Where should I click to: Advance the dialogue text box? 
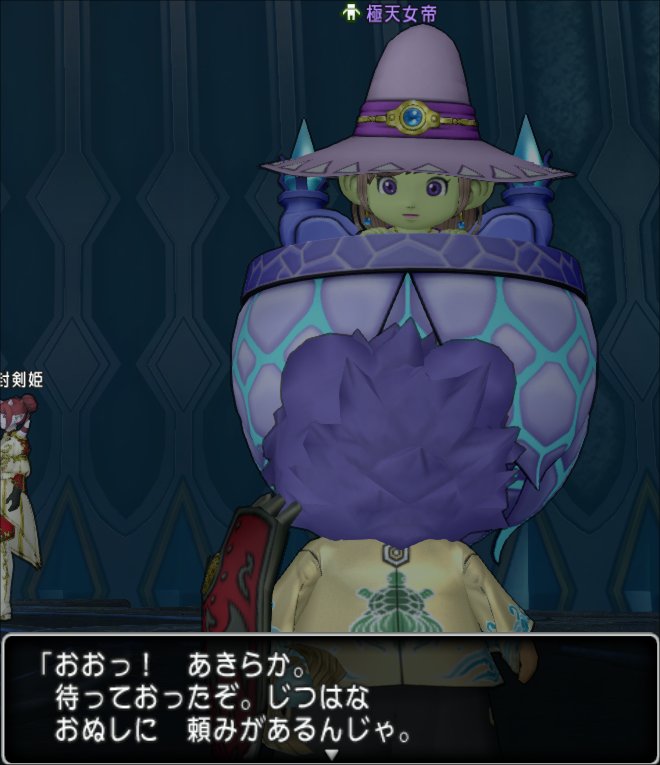[330, 698]
